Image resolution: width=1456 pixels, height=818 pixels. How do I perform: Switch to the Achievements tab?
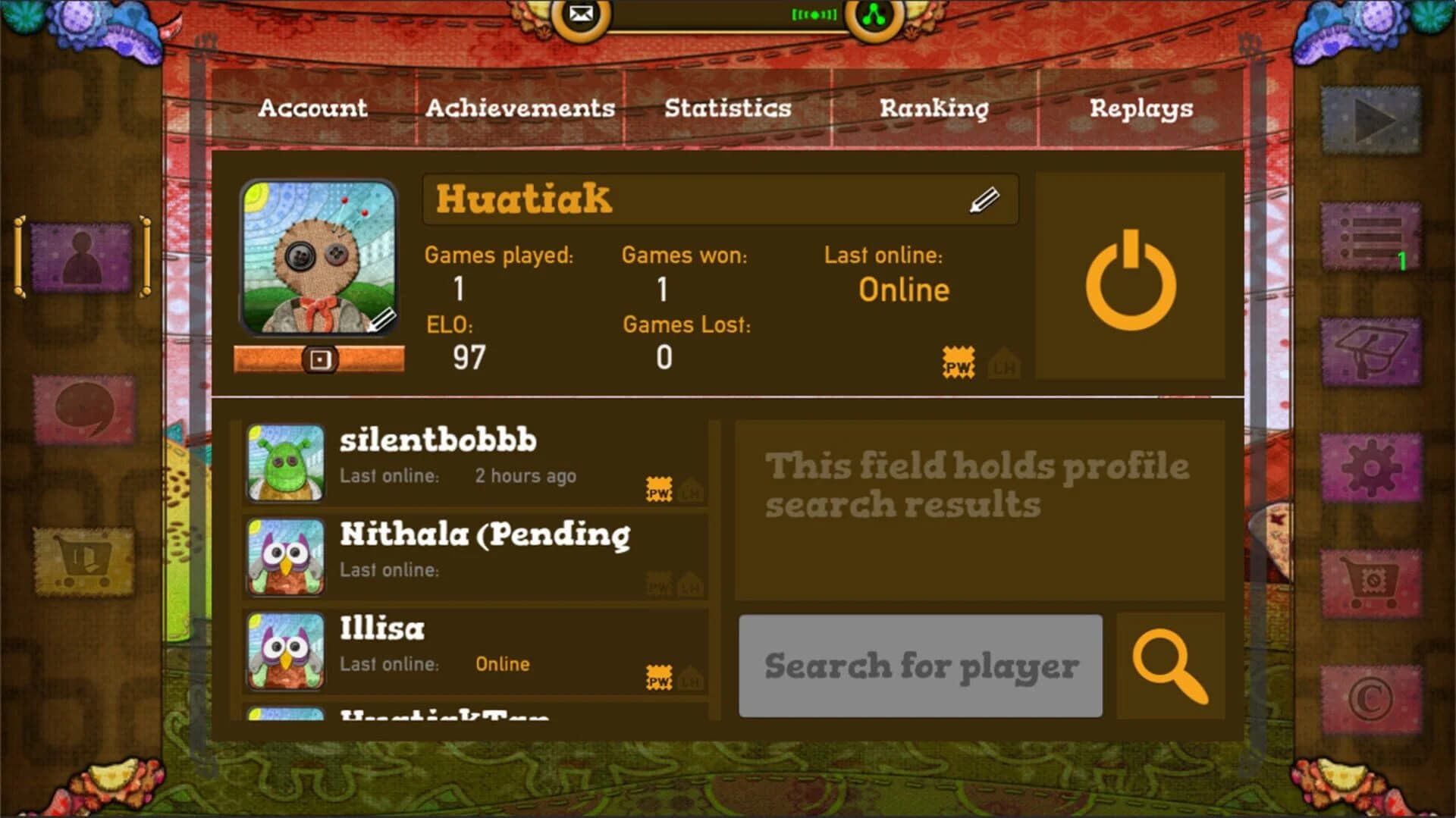(x=522, y=108)
